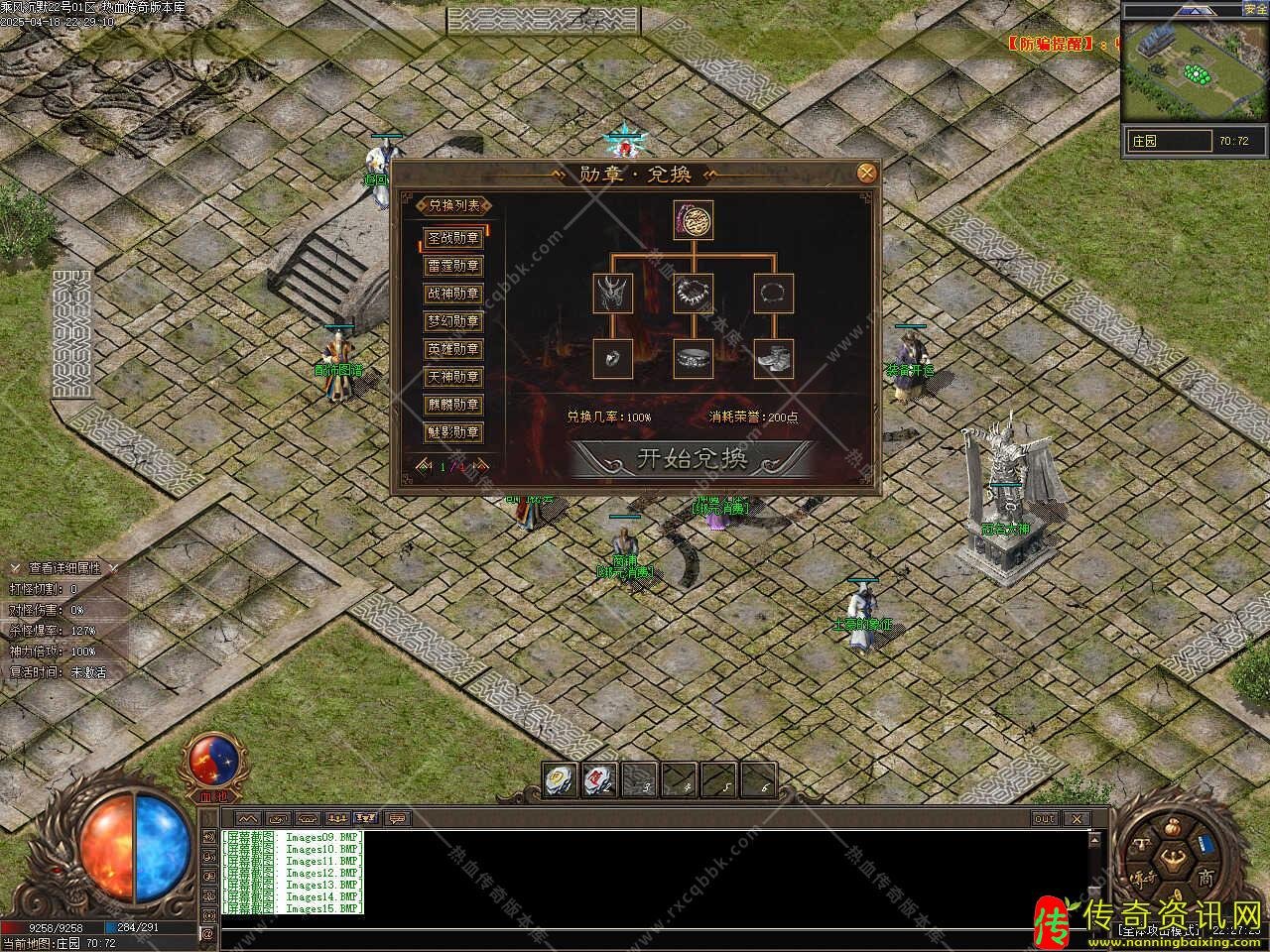Choose 英雄勋章 medal option

[x=452, y=350]
